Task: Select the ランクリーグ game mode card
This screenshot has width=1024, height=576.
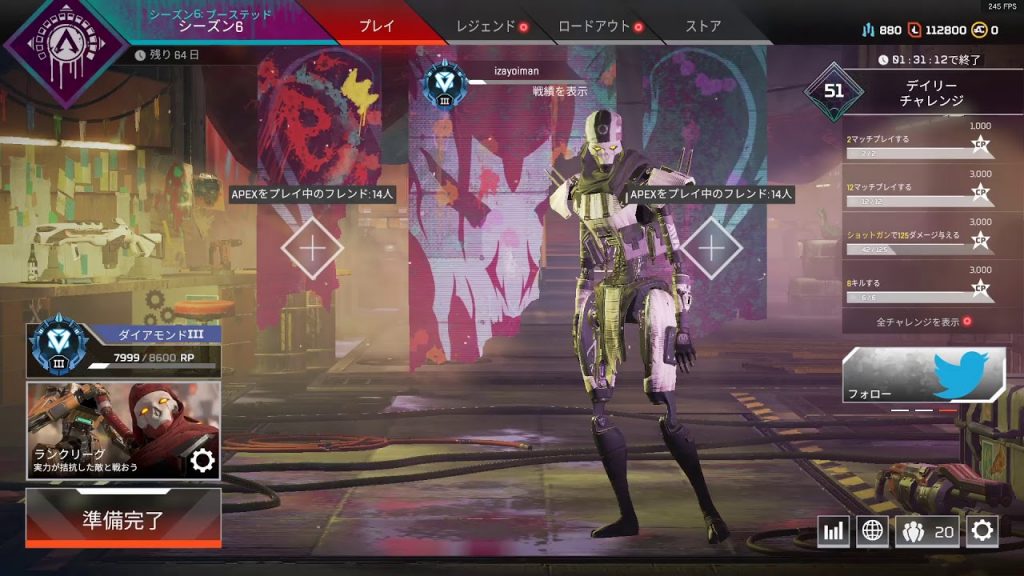Action: (123, 430)
